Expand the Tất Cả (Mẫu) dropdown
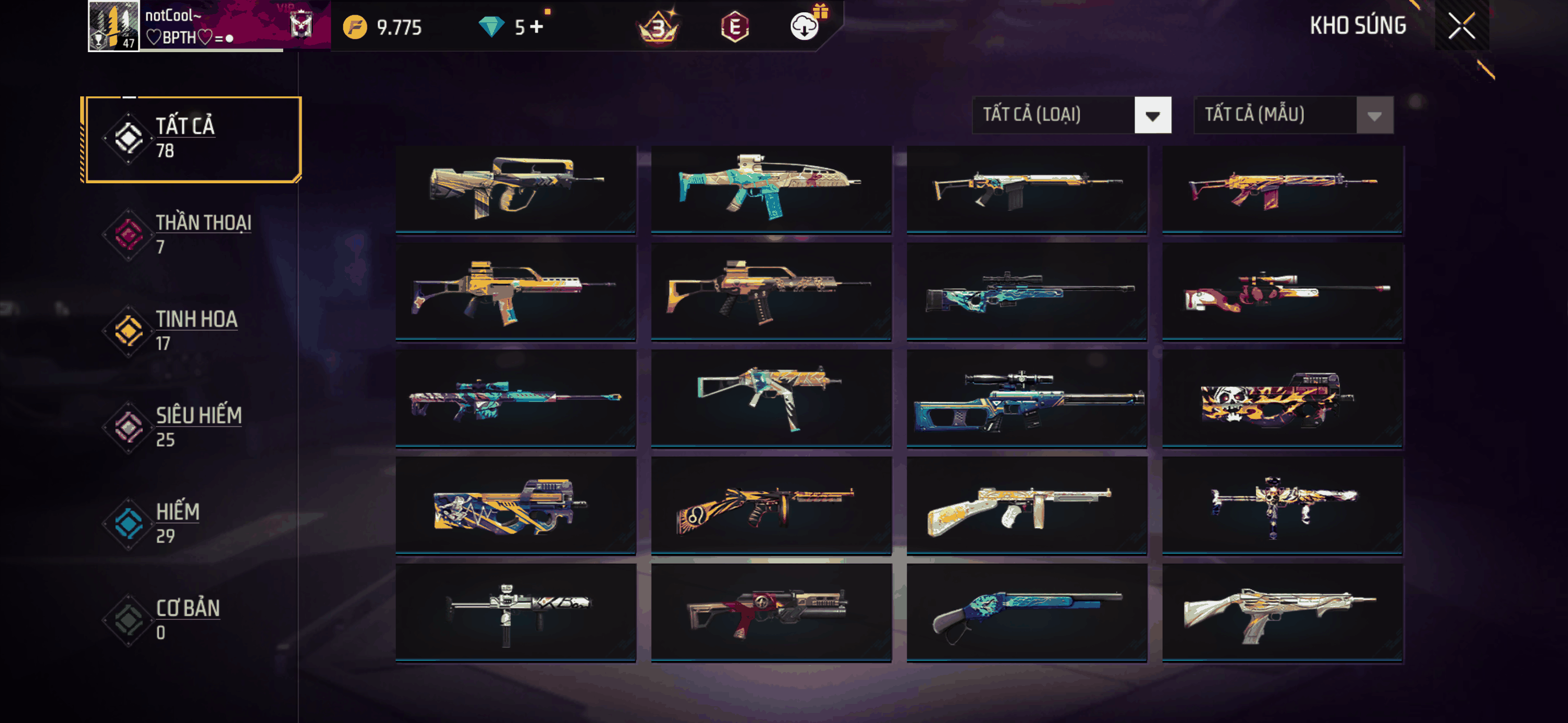Viewport: 1568px width, 723px height. (x=1293, y=115)
